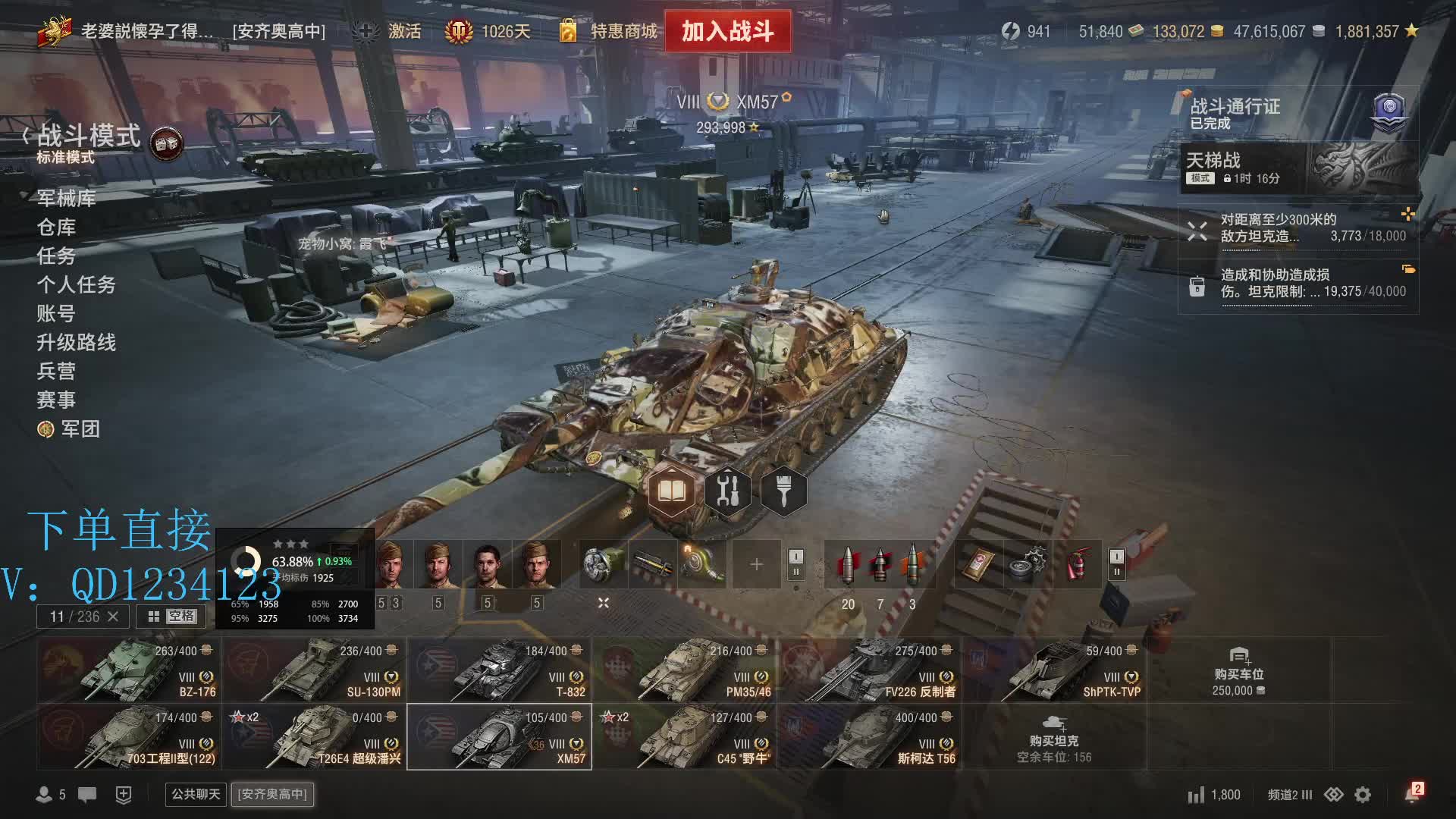Switch to the 公共聊天 chat tab
The width and height of the screenshot is (1456, 819).
pos(196,794)
